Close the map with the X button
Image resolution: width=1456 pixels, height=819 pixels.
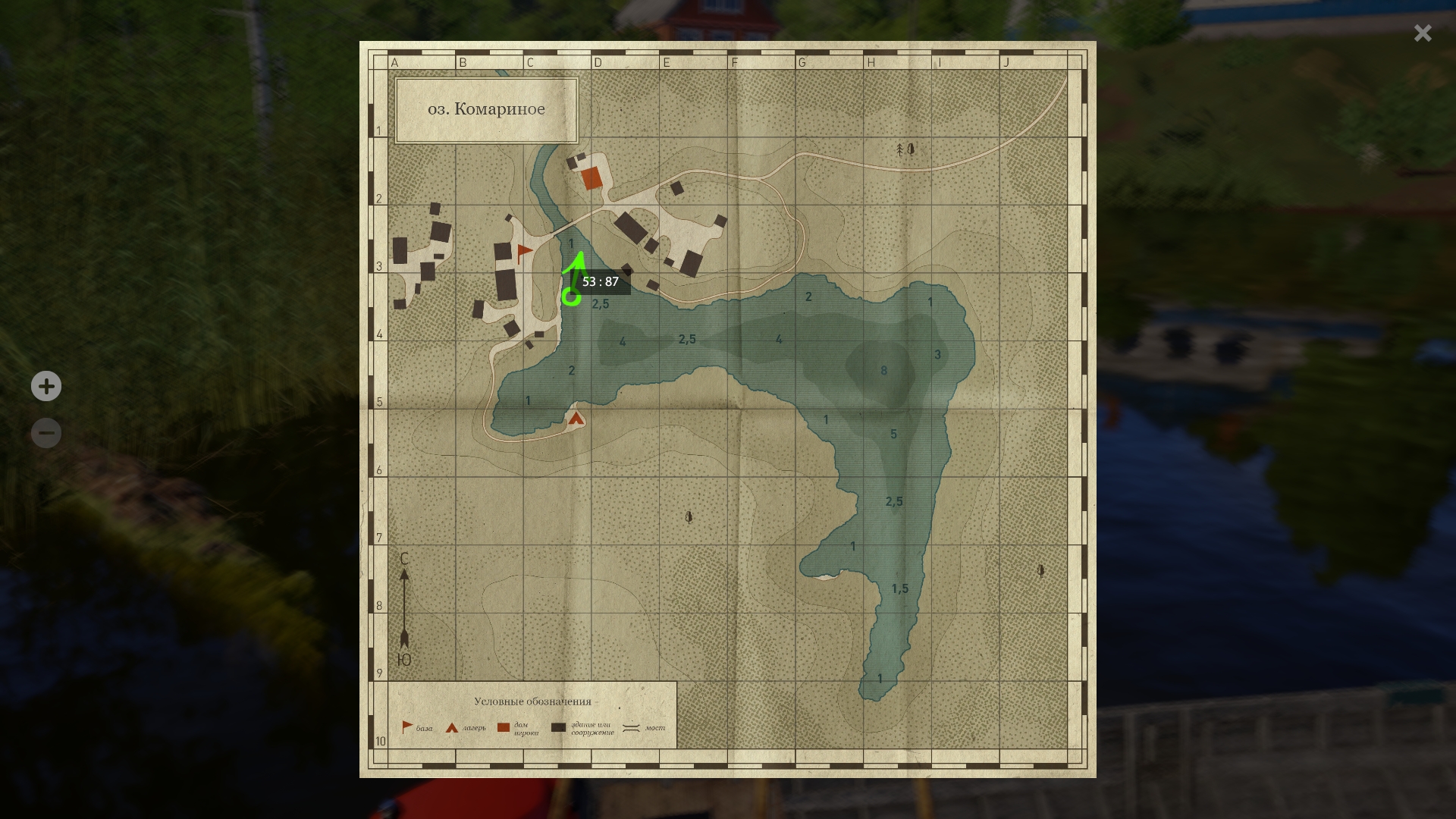point(1422,33)
